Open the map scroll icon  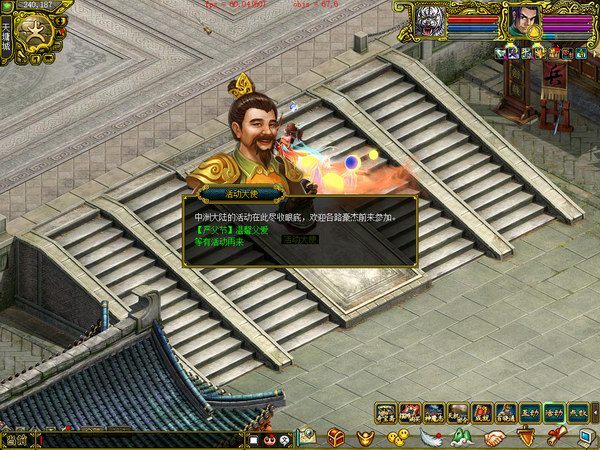click(305, 437)
